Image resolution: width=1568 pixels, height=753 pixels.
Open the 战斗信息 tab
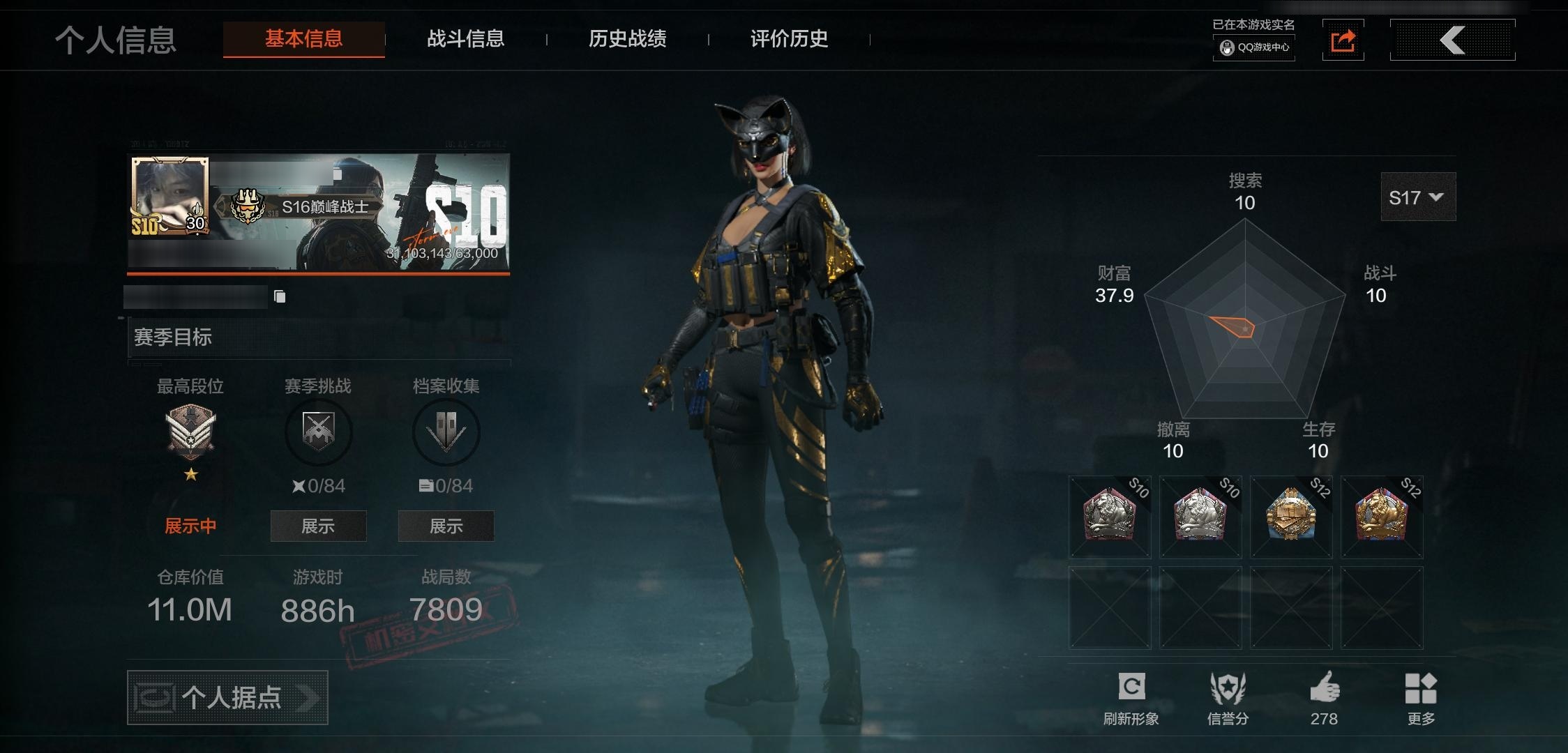coord(465,39)
